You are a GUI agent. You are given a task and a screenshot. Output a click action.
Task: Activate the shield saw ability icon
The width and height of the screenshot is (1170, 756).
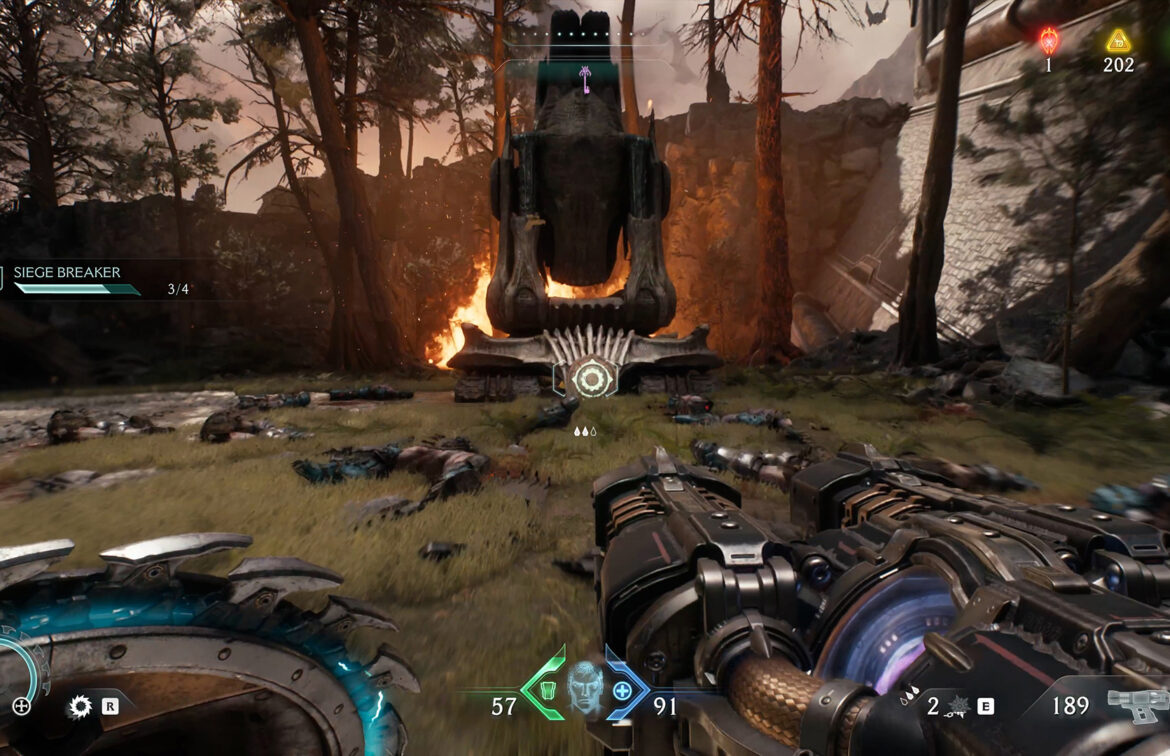click(79, 707)
